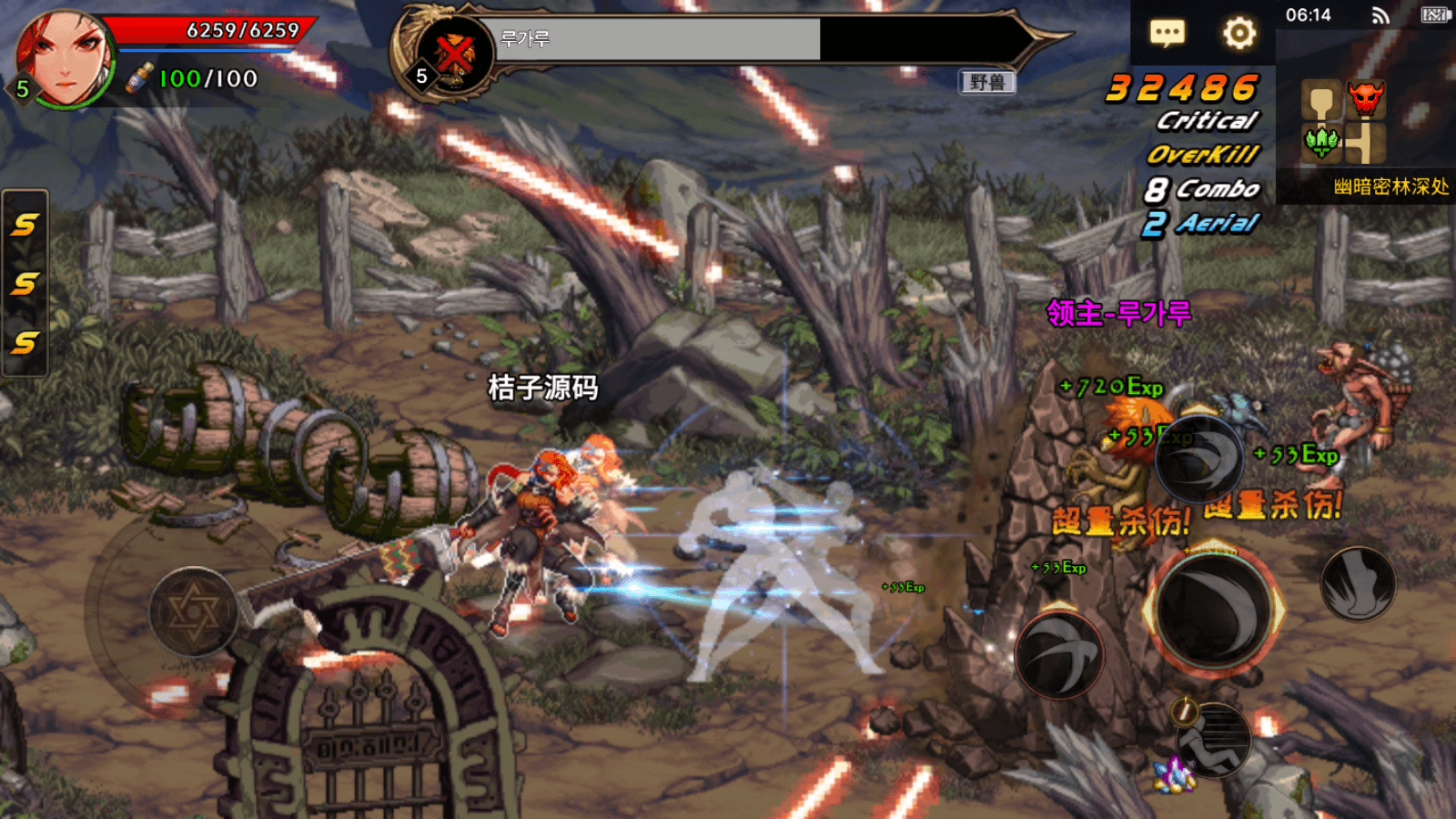Open the chat speech bubble

(1168, 35)
